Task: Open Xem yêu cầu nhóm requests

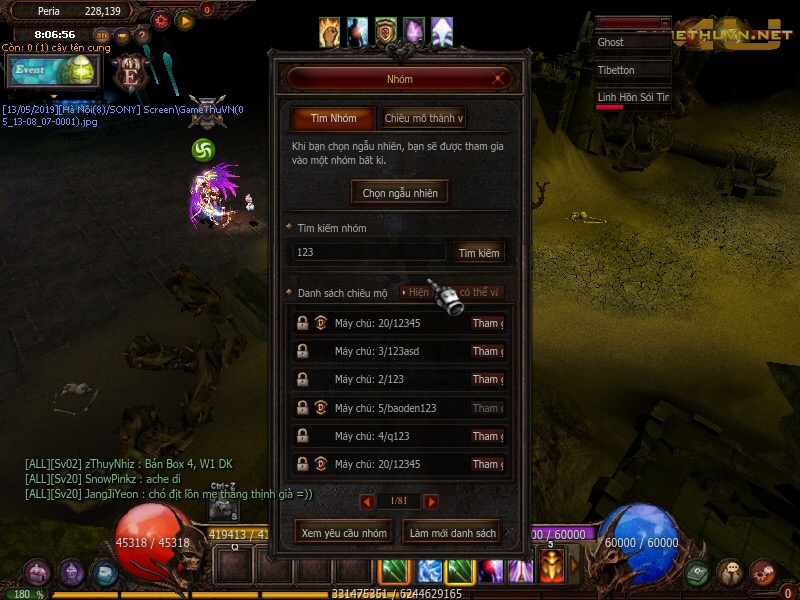Action: (x=344, y=533)
